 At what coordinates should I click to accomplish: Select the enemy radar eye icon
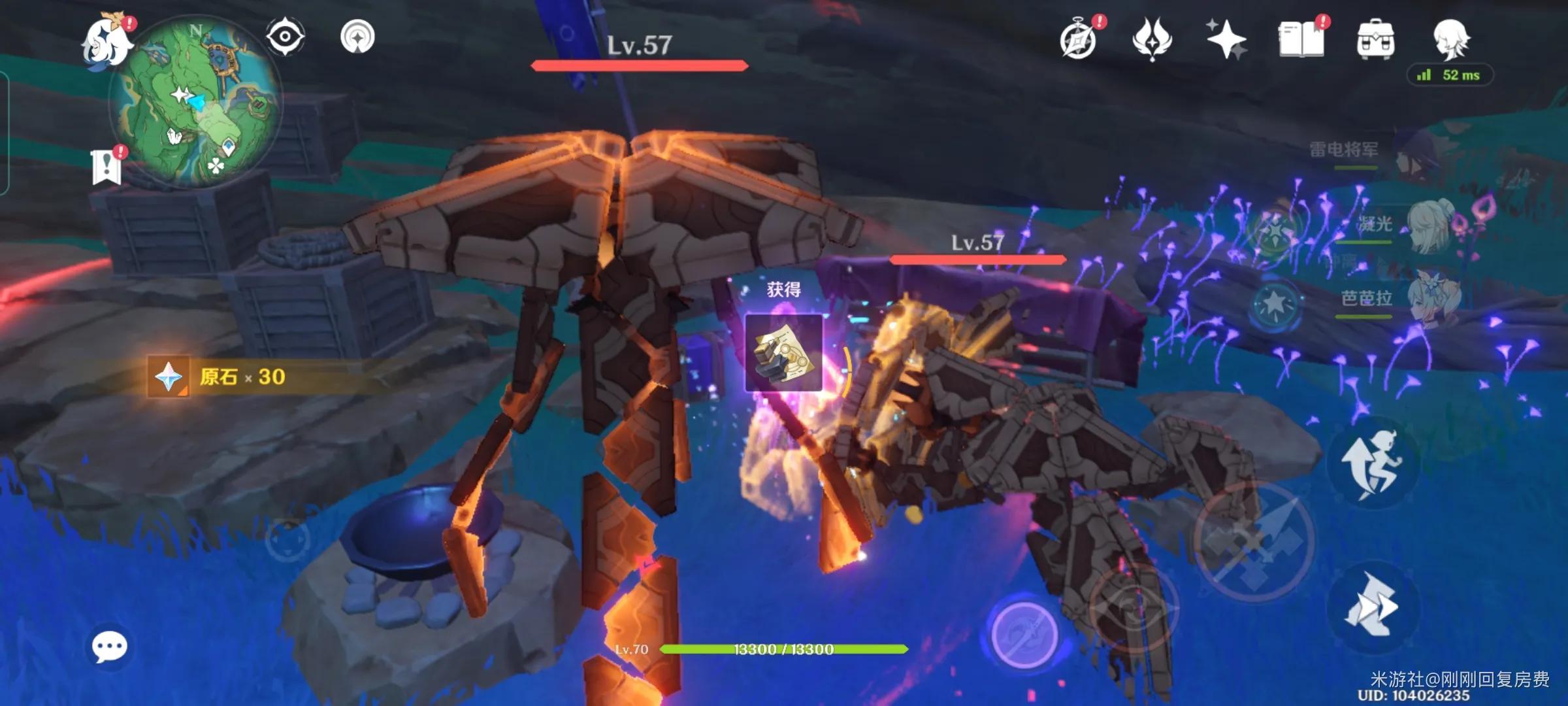286,38
